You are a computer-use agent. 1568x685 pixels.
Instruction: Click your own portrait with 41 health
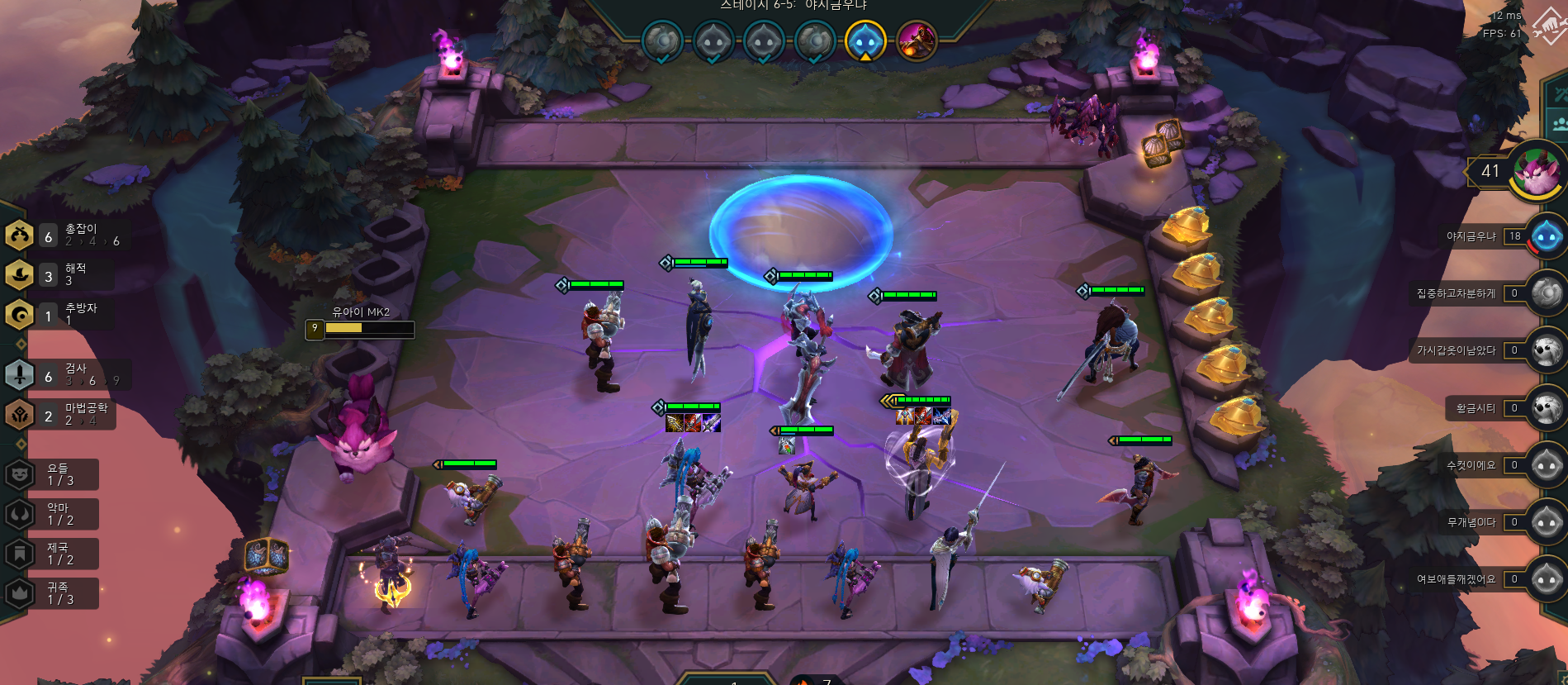(x=1536, y=172)
